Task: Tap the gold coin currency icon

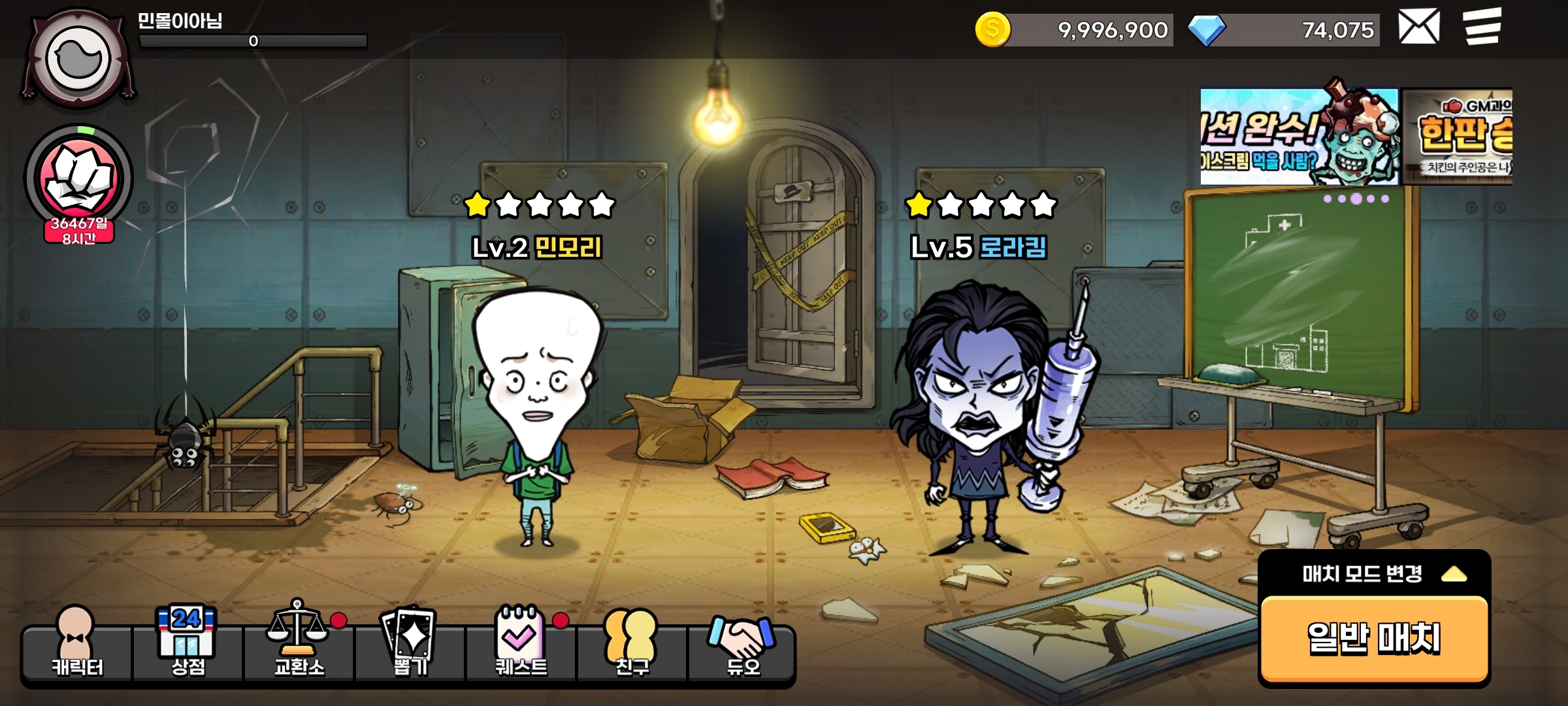Action: (x=992, y=29)
